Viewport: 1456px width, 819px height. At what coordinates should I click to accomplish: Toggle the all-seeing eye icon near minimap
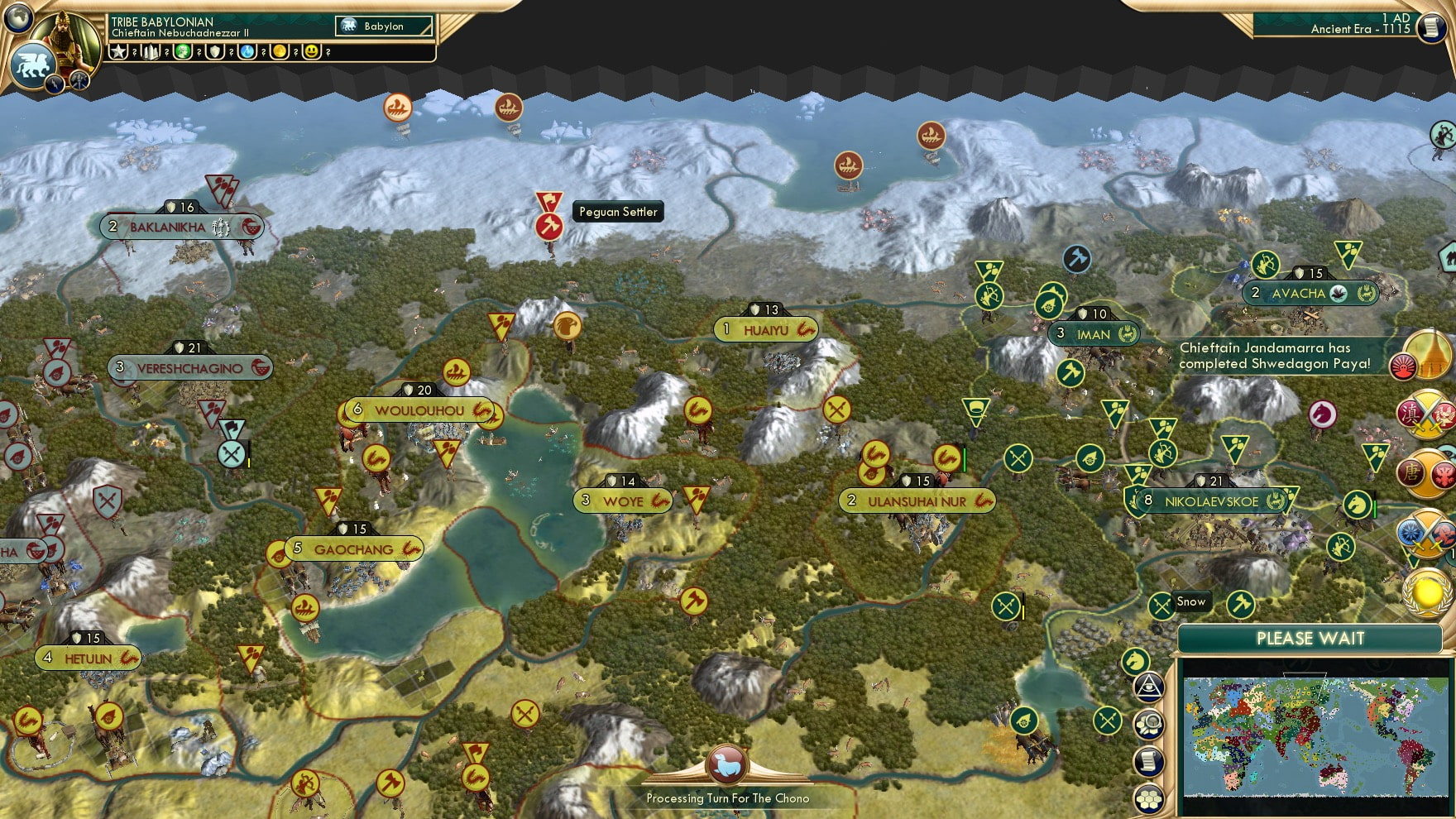[1148, 685]
